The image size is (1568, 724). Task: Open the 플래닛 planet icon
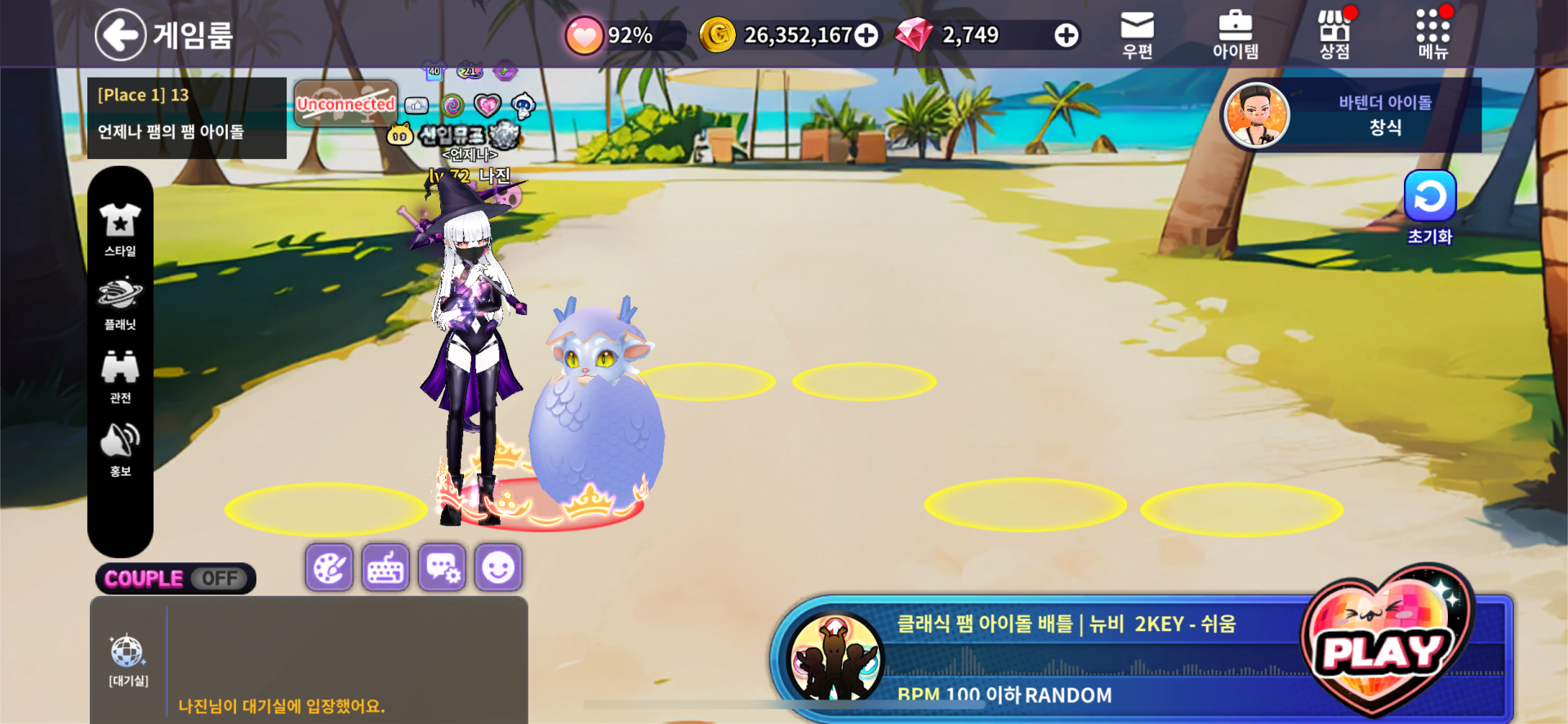120,303
